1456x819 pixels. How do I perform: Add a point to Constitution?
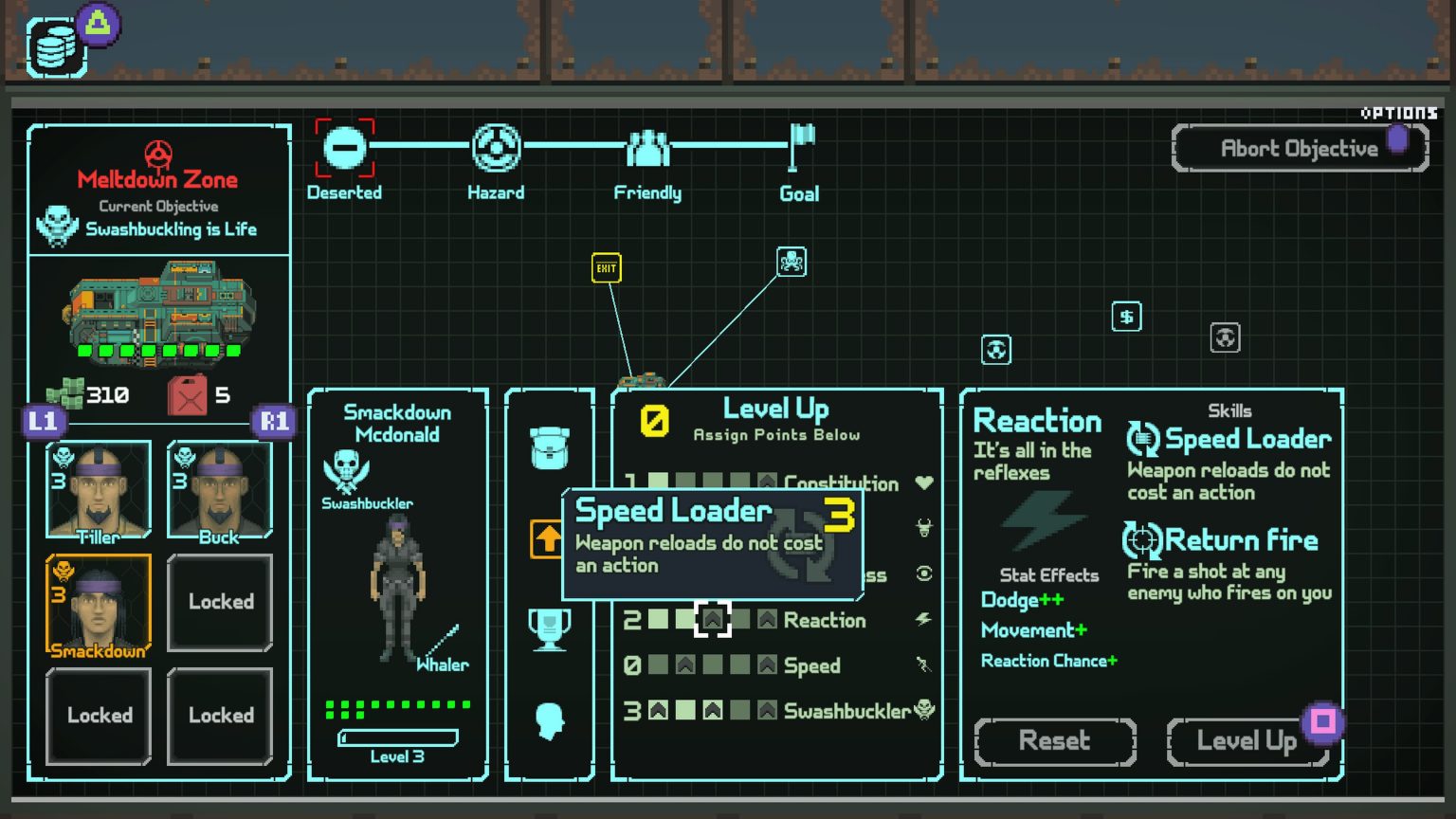point(766,483)
